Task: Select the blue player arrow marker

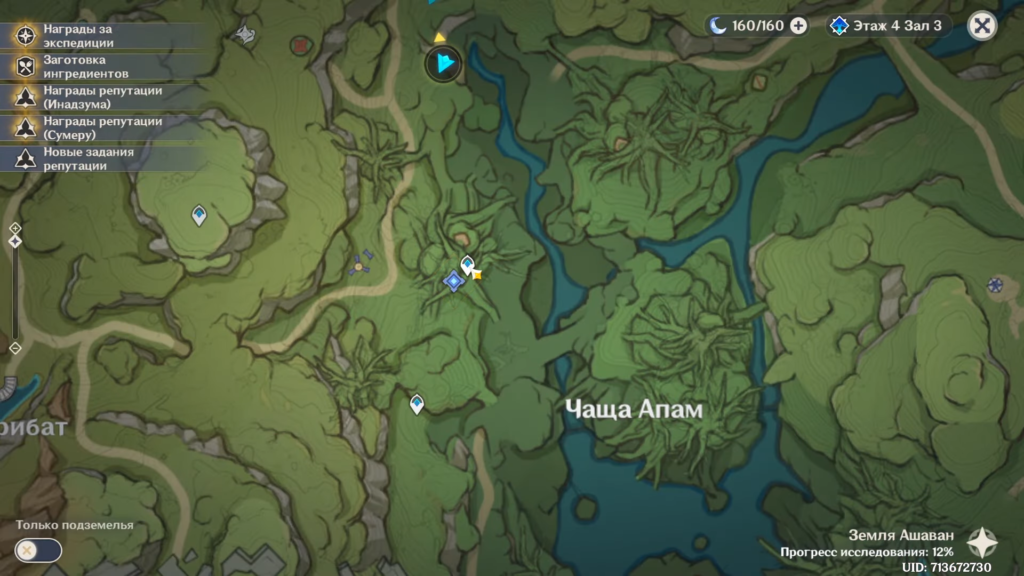Action: click(x=442, y=65)
